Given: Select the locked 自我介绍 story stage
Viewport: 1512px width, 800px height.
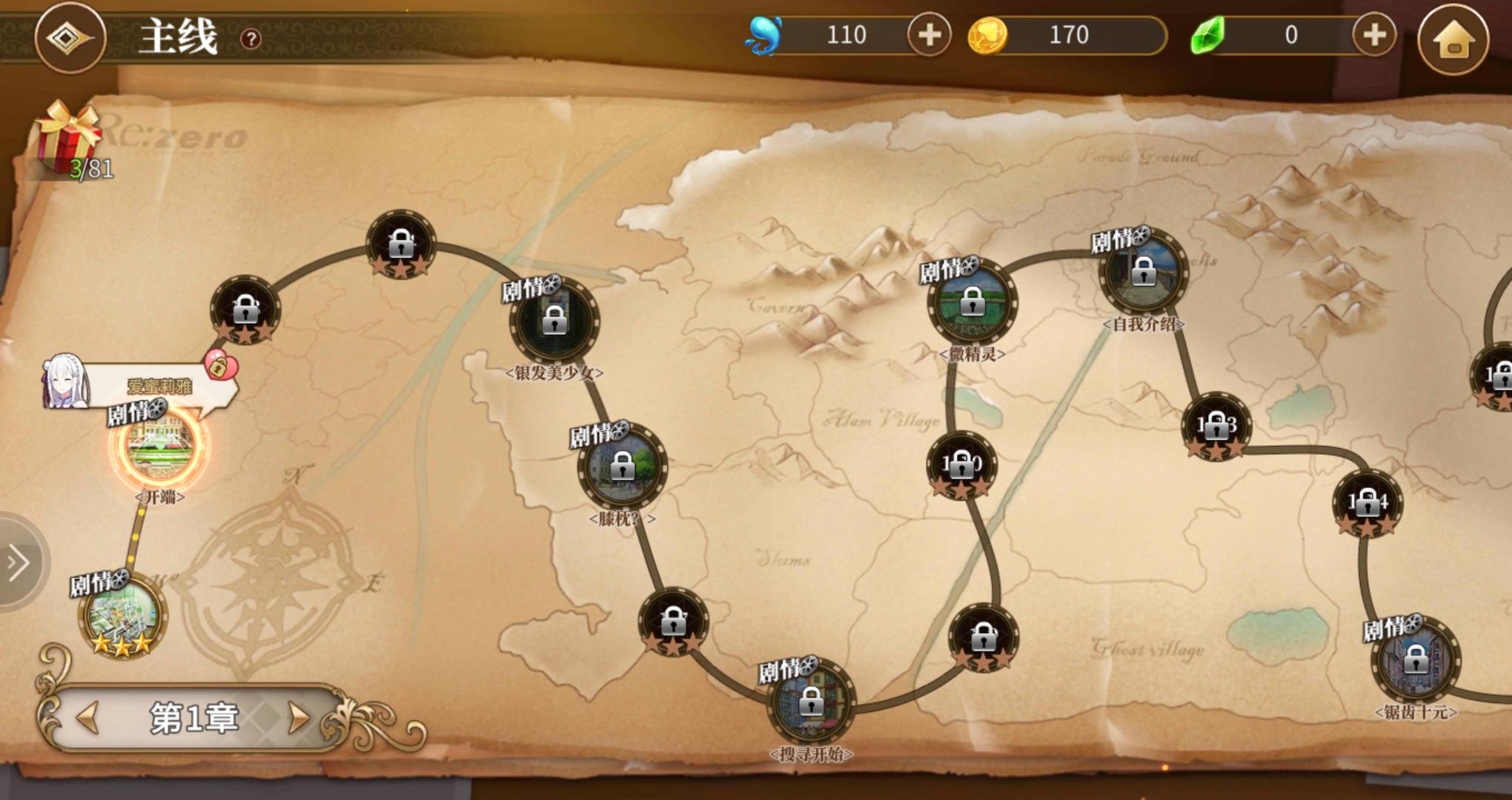Looking at the screenshot, I should pos(1143,272).
